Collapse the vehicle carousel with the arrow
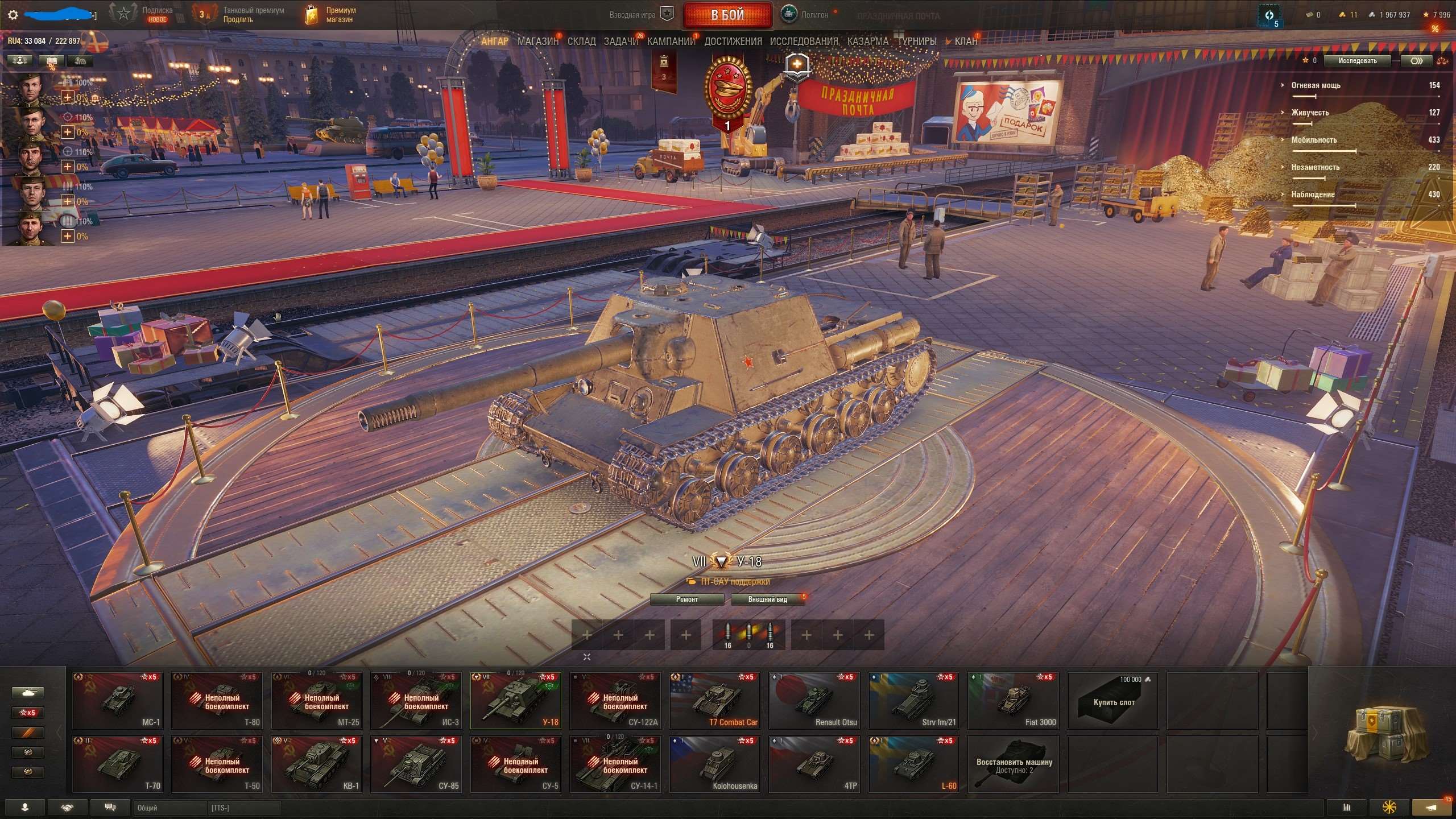 586,656
